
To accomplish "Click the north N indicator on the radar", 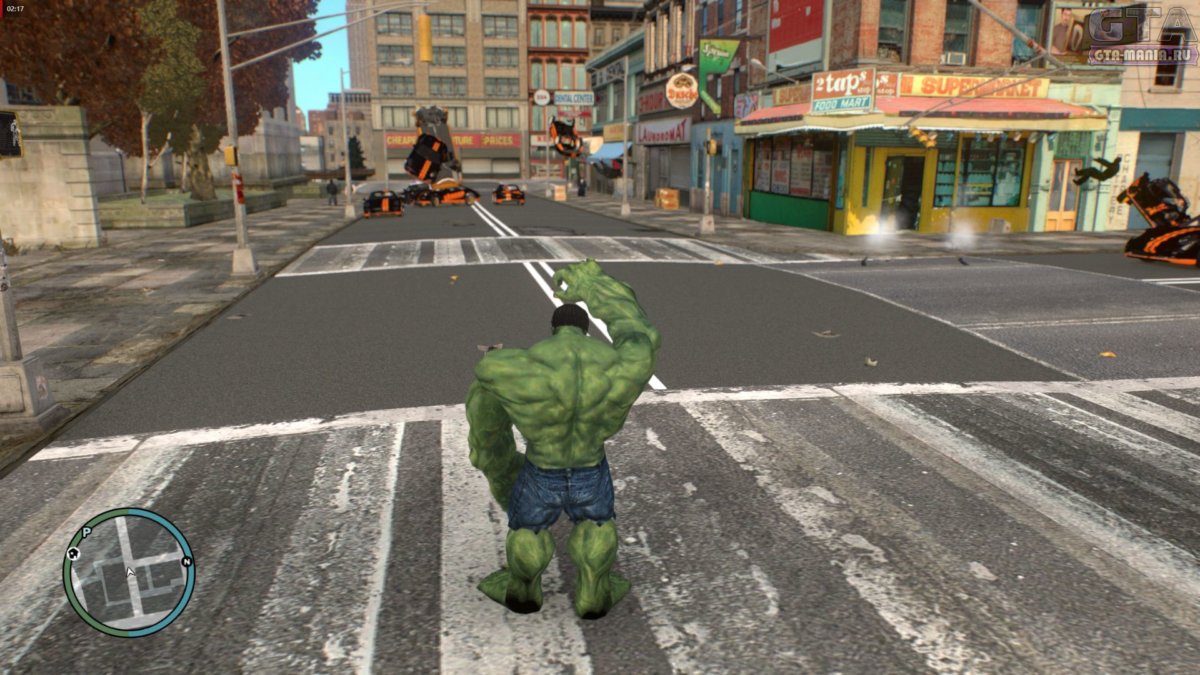I will [186, 561].
